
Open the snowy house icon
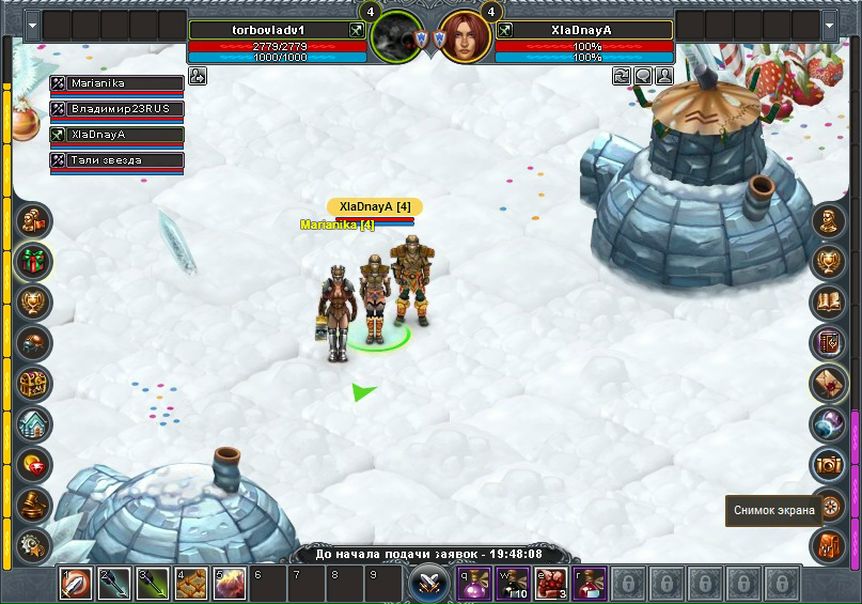pyautogui.click(x=34, y=424)
